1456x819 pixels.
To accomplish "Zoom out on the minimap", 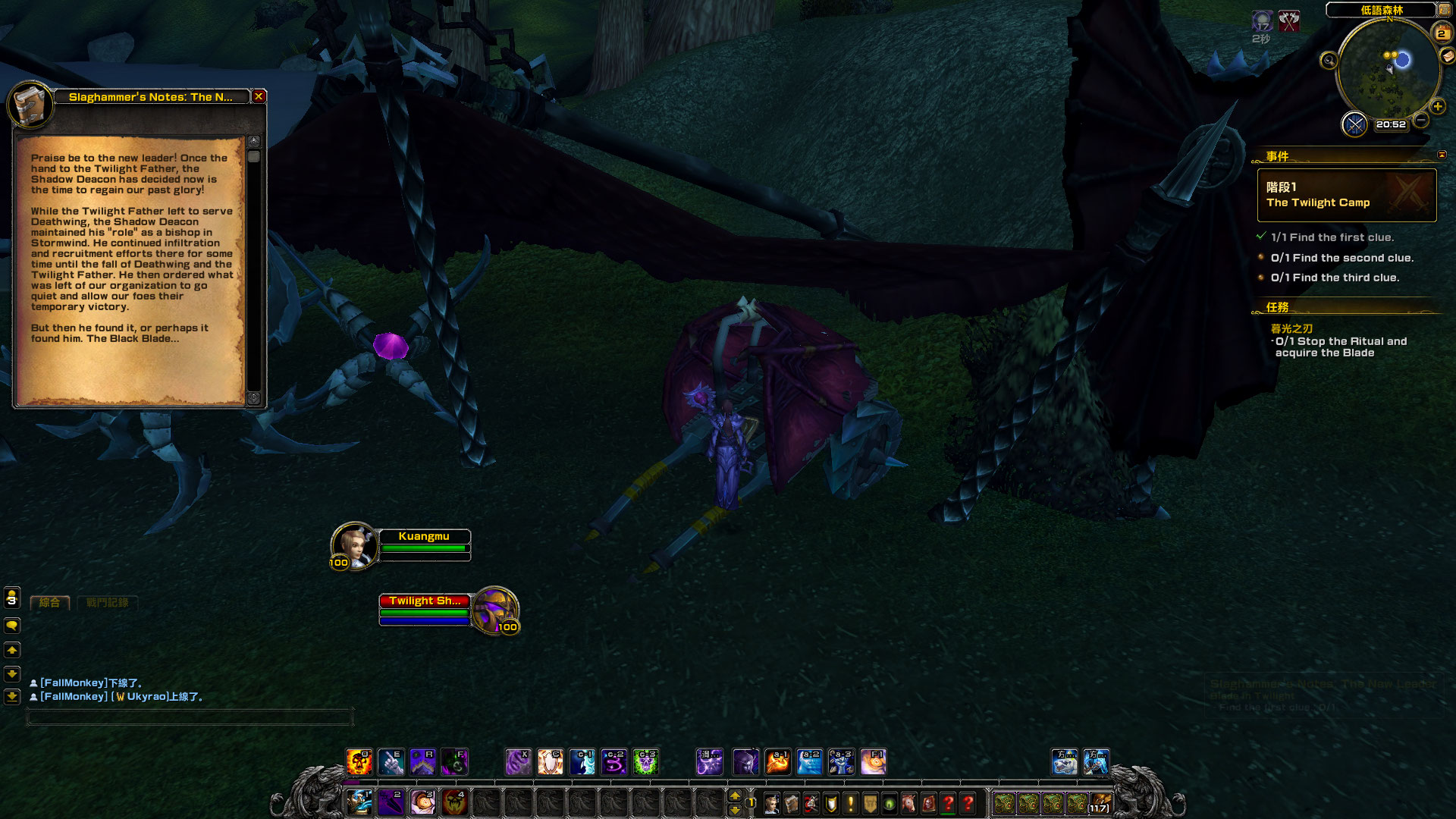I will 1421,120.
